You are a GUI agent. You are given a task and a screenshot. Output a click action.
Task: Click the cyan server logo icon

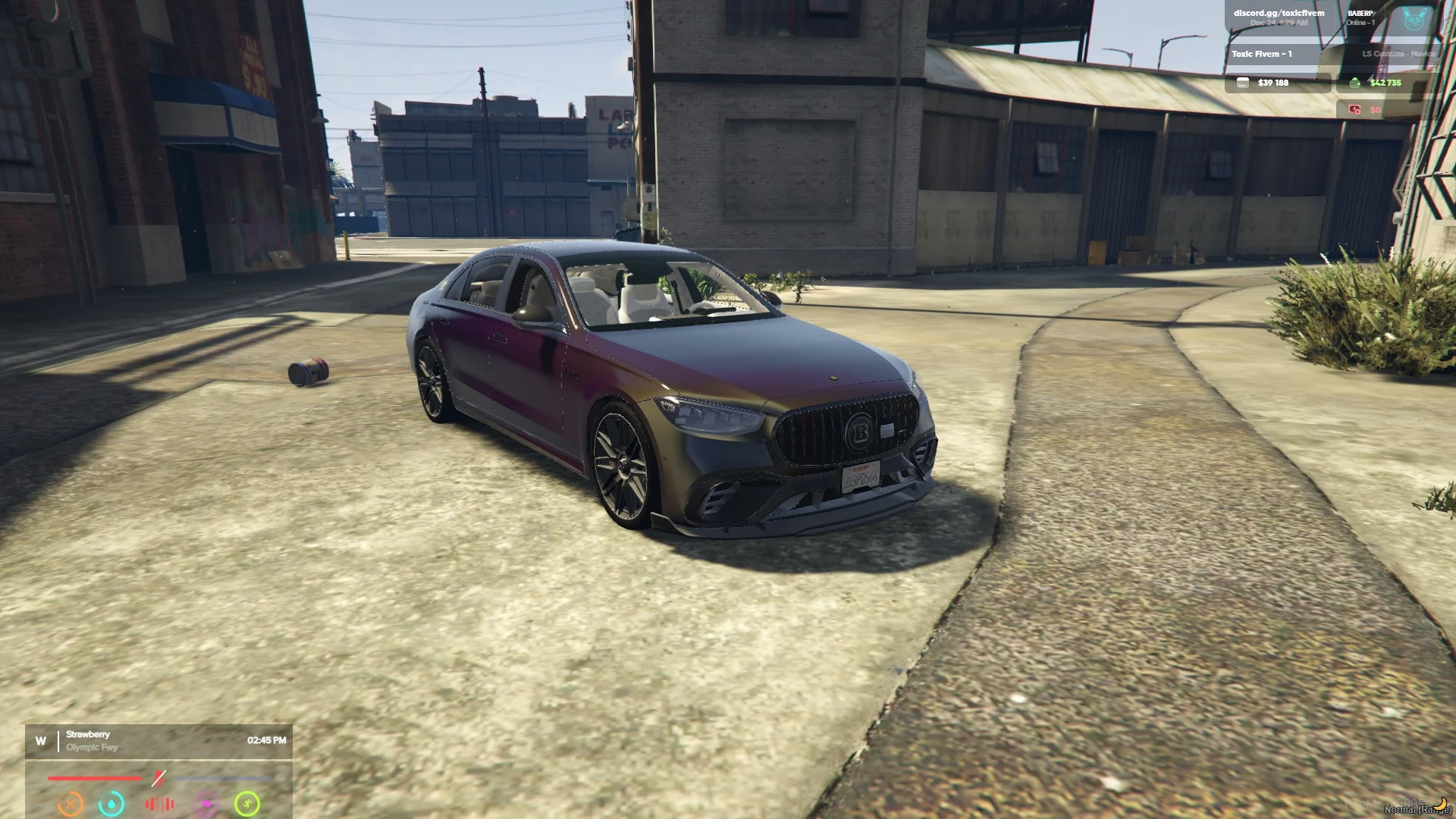point(1414,20)
